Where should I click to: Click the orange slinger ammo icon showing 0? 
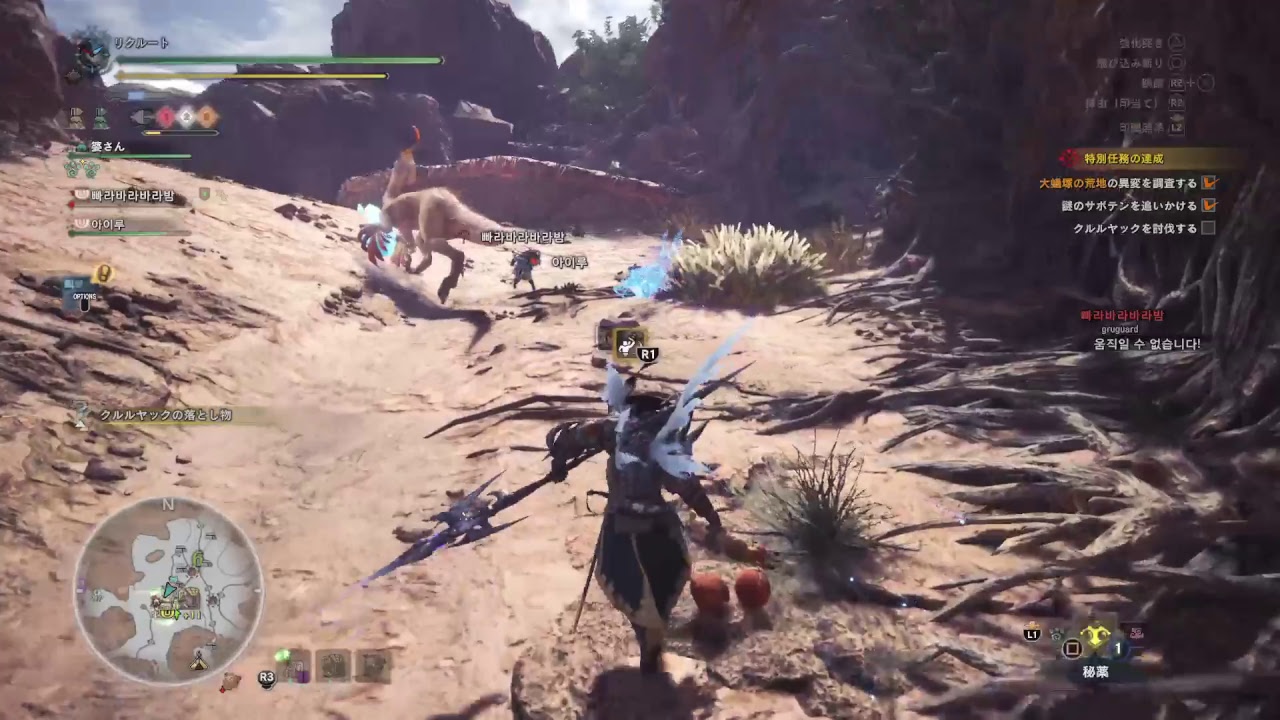tap(207, 116)
